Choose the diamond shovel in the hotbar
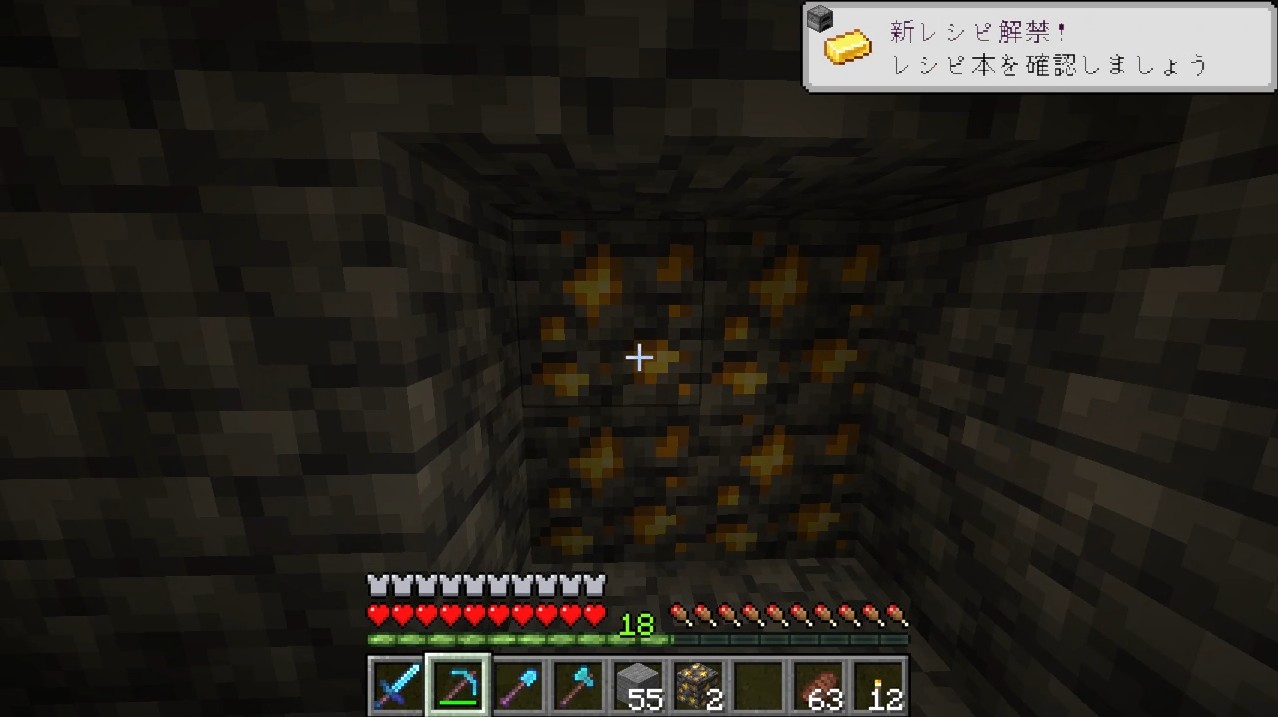The height and width of the screenshot is (717, 1278). point(518,686)
